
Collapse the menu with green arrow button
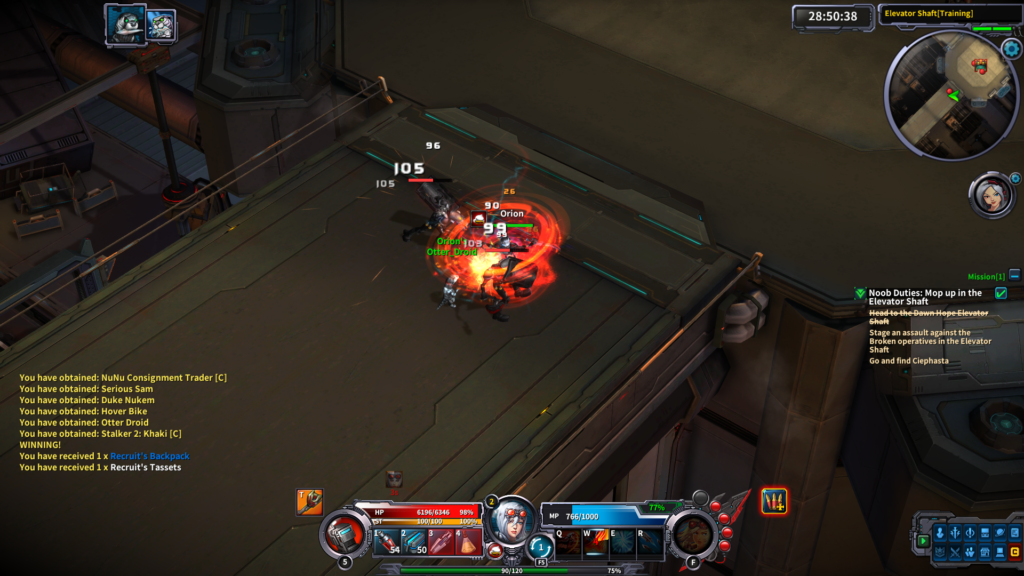point(923,541)
